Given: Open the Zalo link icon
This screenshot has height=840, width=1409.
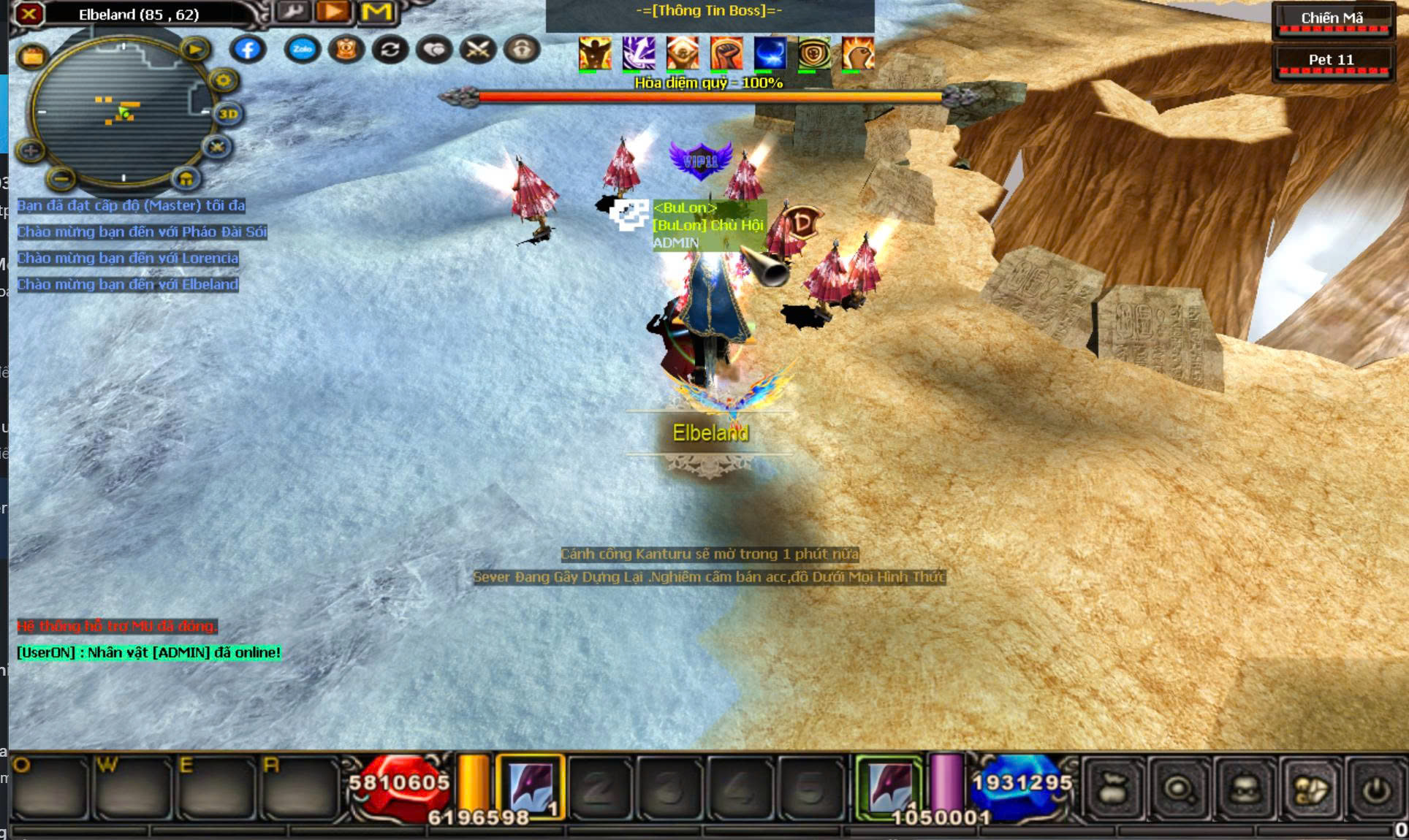Looking at the screenshot, I should pyautogui.click(x=302, y=50).
